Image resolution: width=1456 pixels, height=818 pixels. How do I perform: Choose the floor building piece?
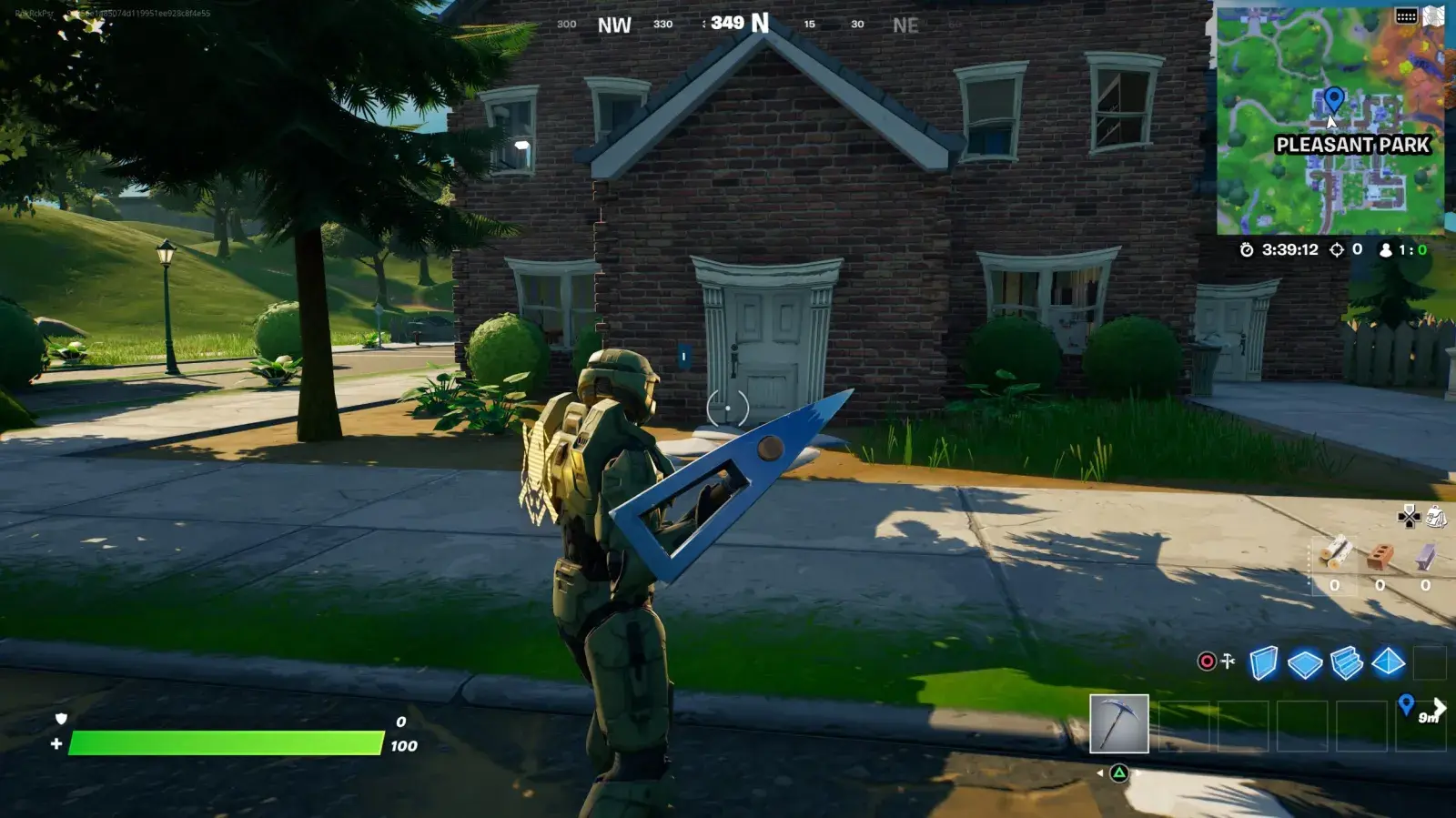(x=1305, y=663)
